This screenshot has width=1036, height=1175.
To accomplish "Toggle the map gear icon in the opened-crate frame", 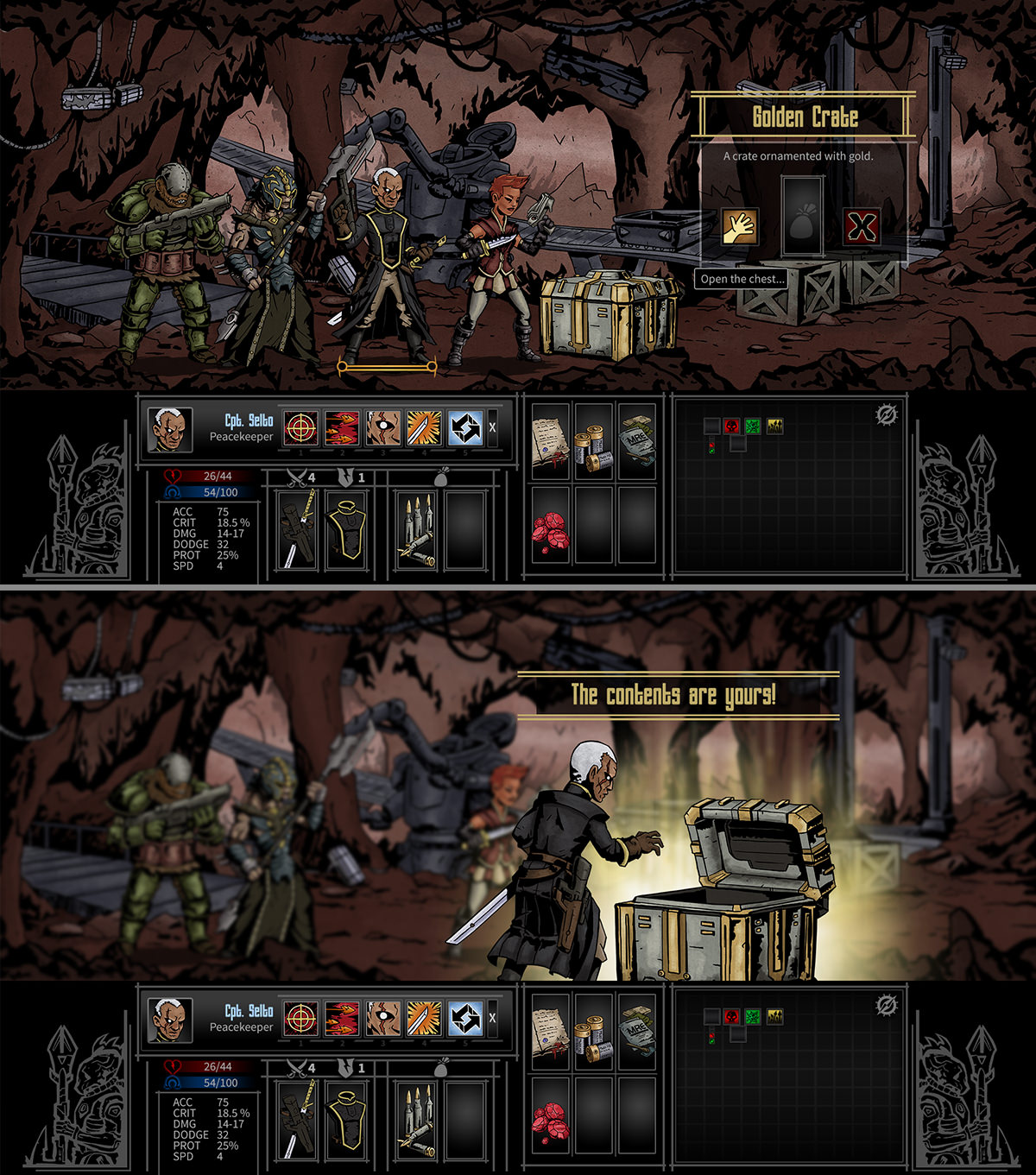I will click(x=887, y=1006).
